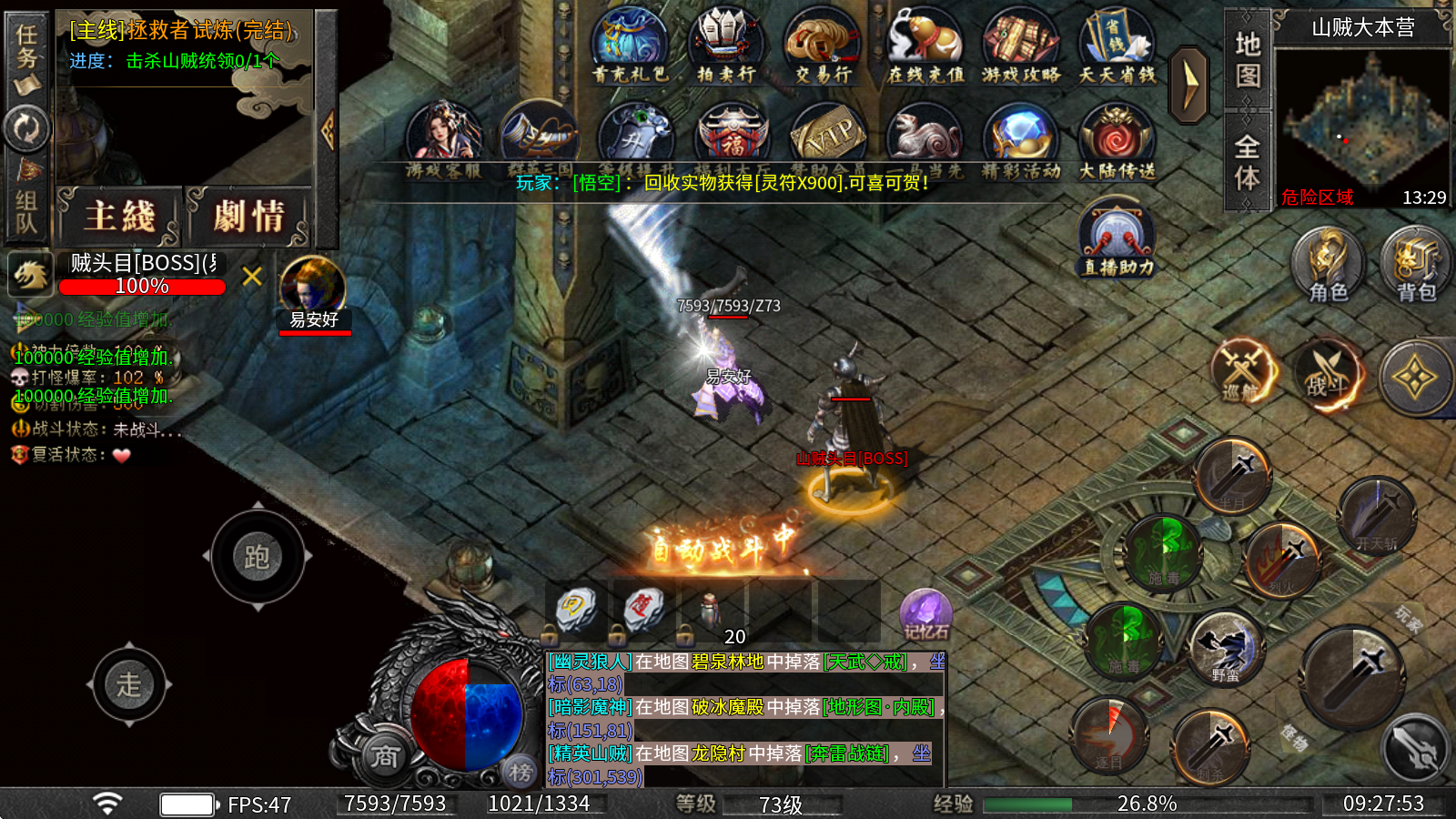The width and height of the screenshot is (1456, 819).
Task: Open the 角色 character sheet
Action: (x=1328, y=264)
